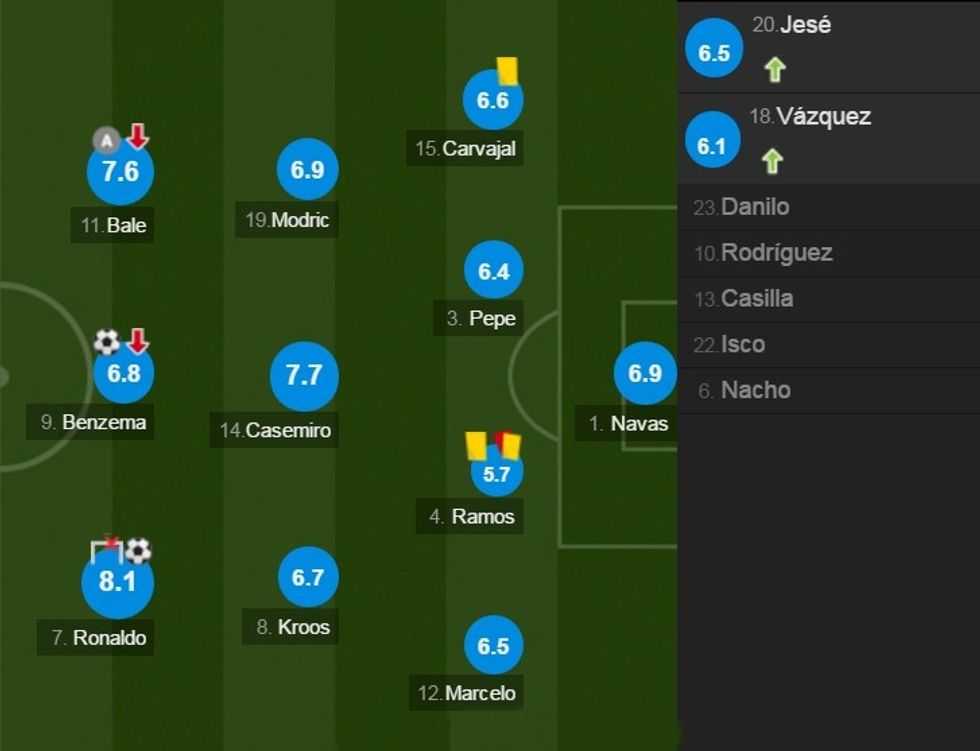Select Casemiro's 7.7 rating circle
The image size is (980, 751).
click(x=304, y=375)
